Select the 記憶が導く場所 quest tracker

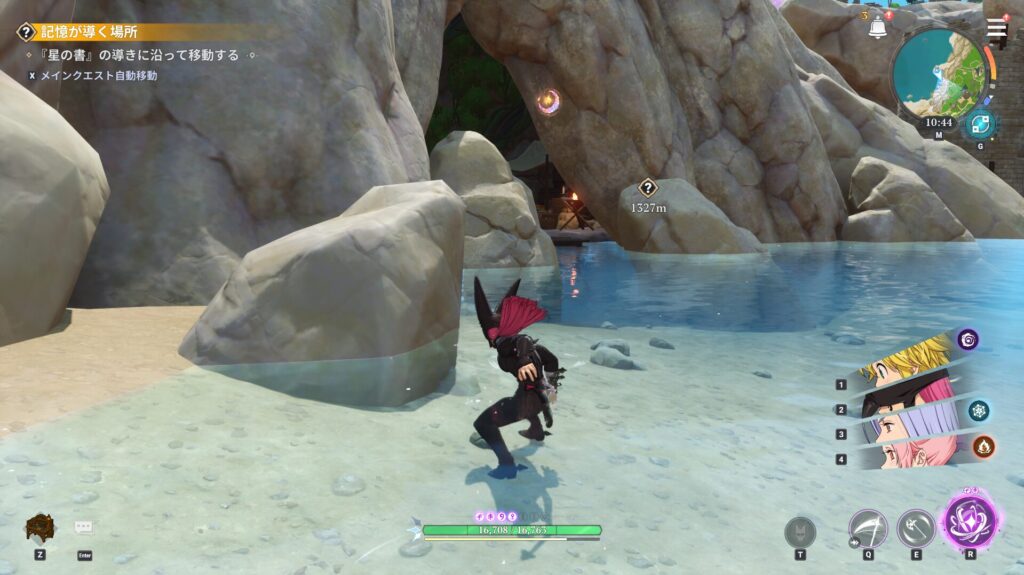90,32
